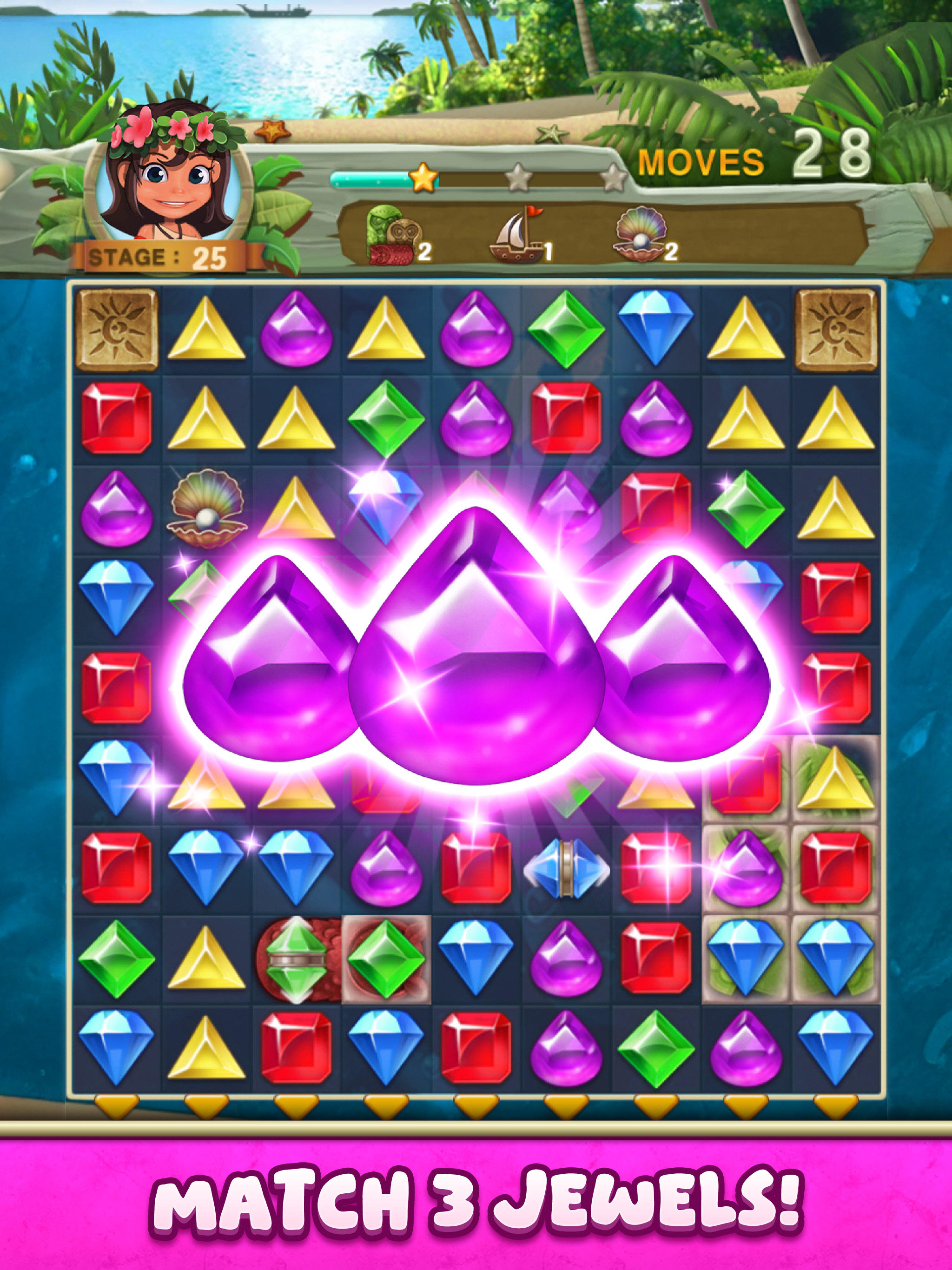The height and width of the screenshot is (1270, 952).
Task: Tap the MATCH 3 JEWELS banner
Action: click(x=476, y=1201)
